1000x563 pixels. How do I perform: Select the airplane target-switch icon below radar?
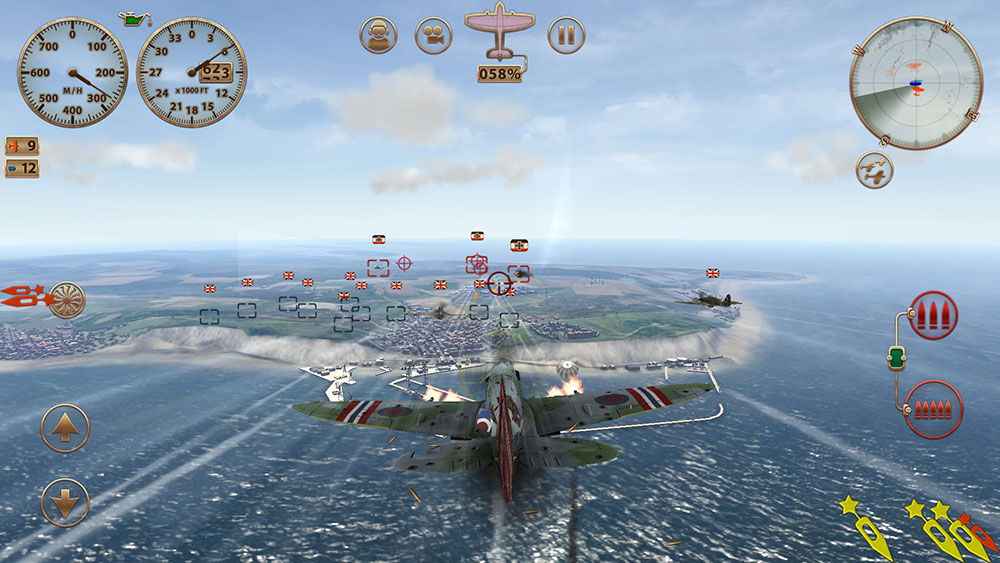pos(874,171)
